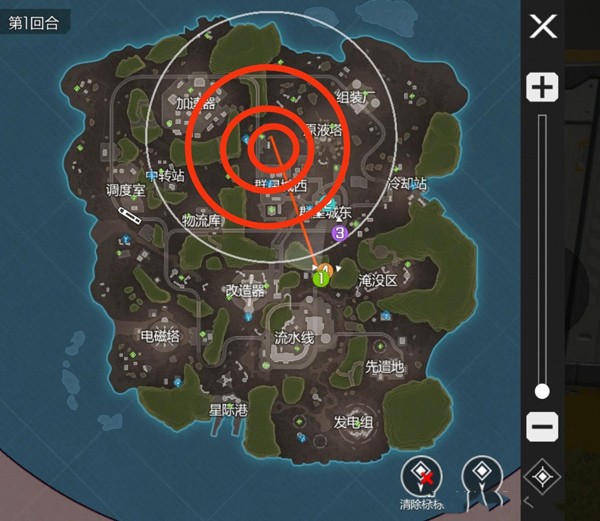Place a map marker with the pin button
Screen dimensions: 600x521
tap(483, 475)
